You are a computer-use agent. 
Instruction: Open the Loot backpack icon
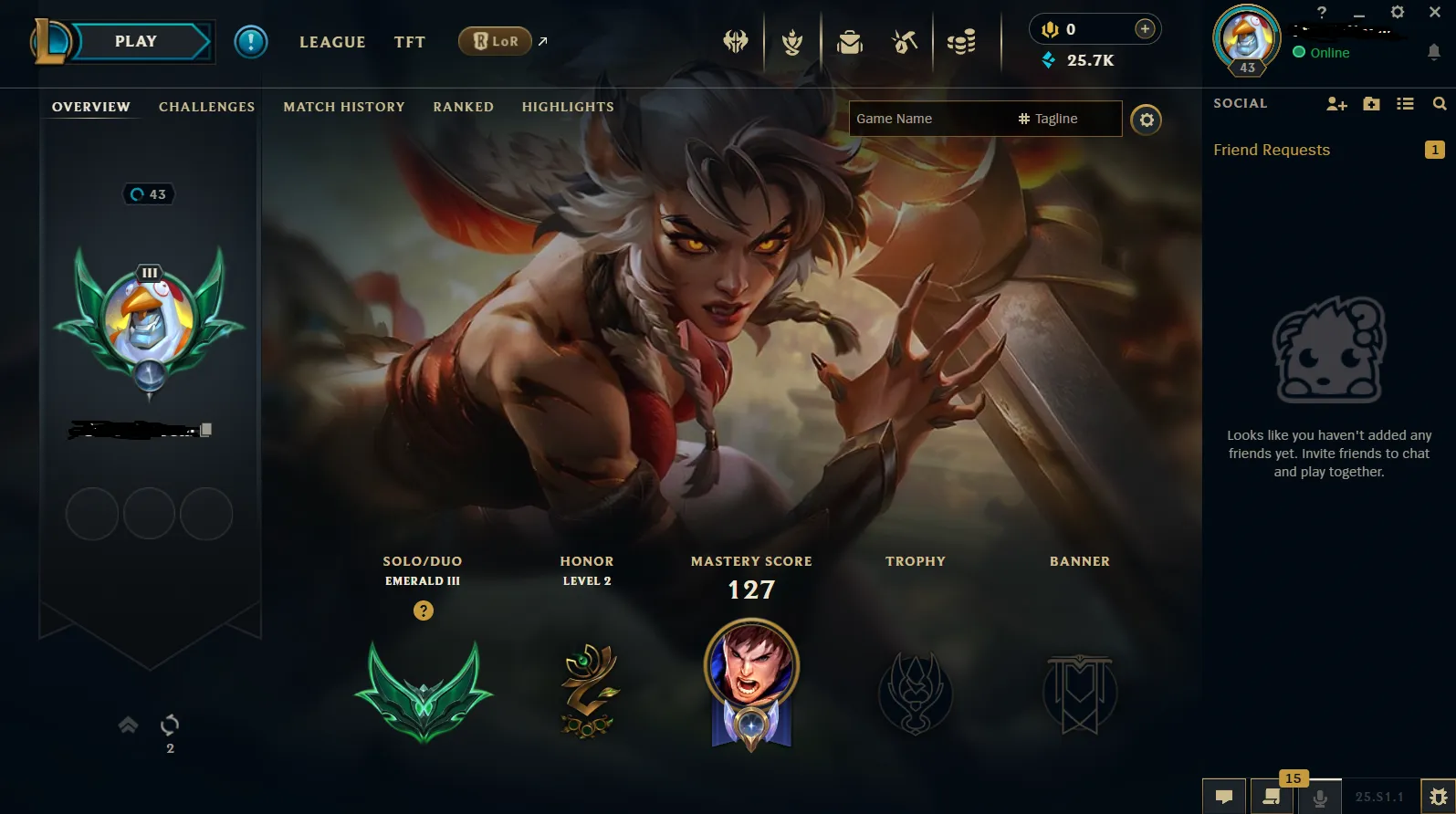849,41
